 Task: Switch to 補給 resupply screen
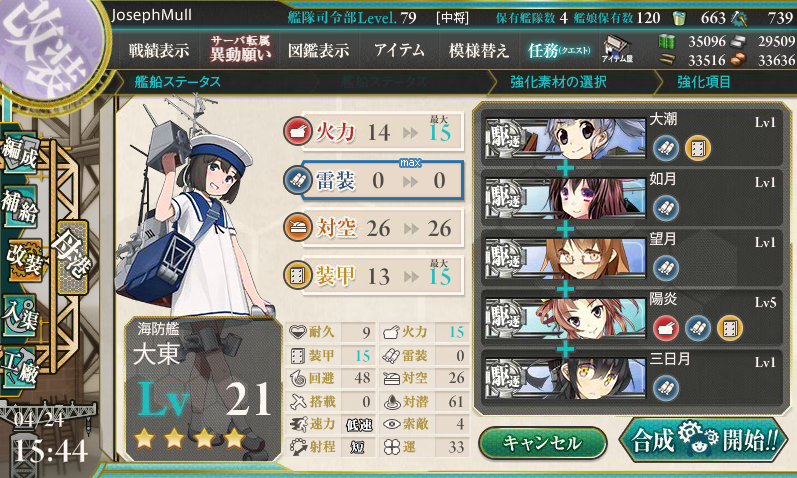[22, 206]
